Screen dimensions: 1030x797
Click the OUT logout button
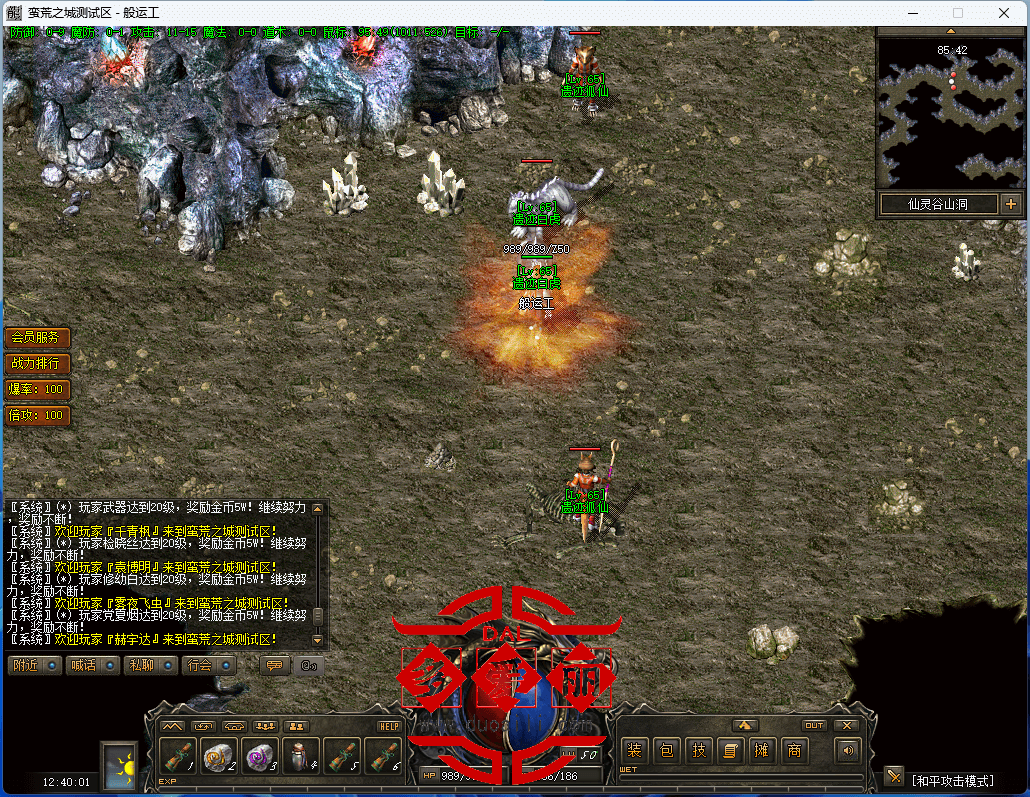coord(814,725)
